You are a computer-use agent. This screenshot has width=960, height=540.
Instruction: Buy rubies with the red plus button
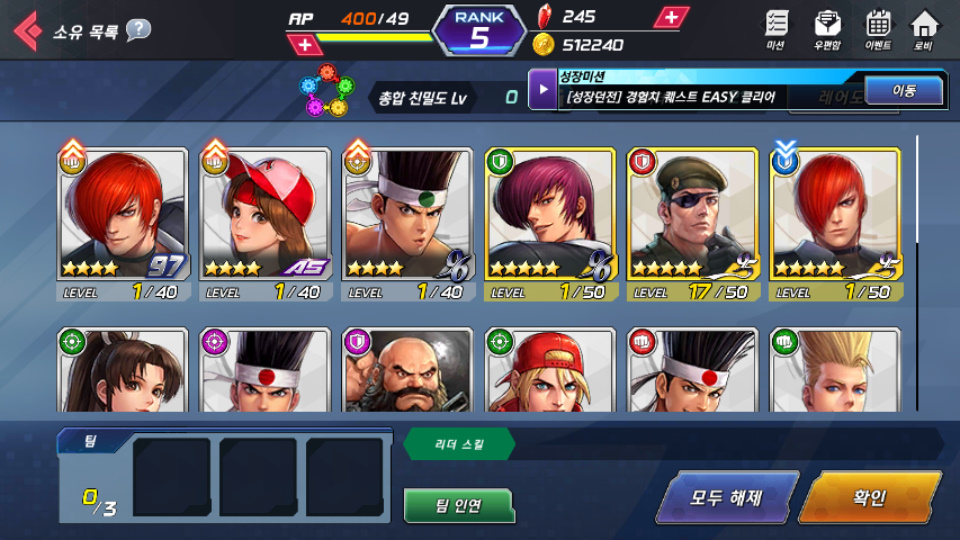coord(670,17)
